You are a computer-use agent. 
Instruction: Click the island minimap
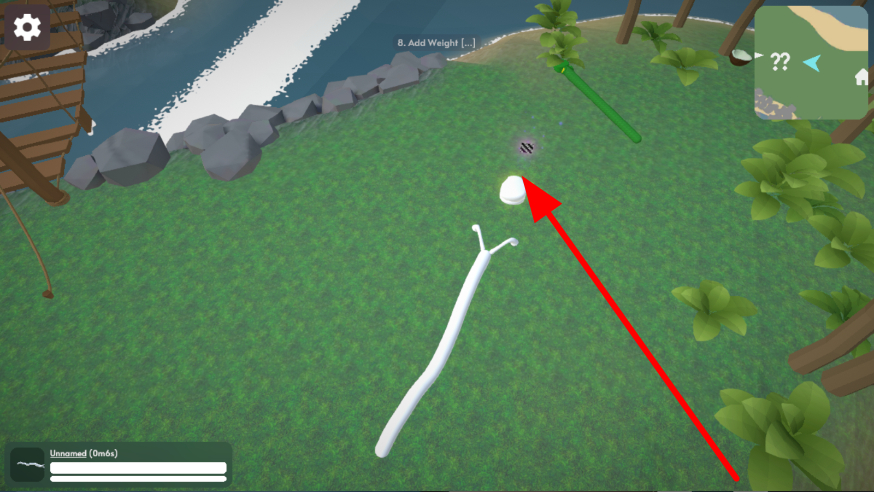811,62
